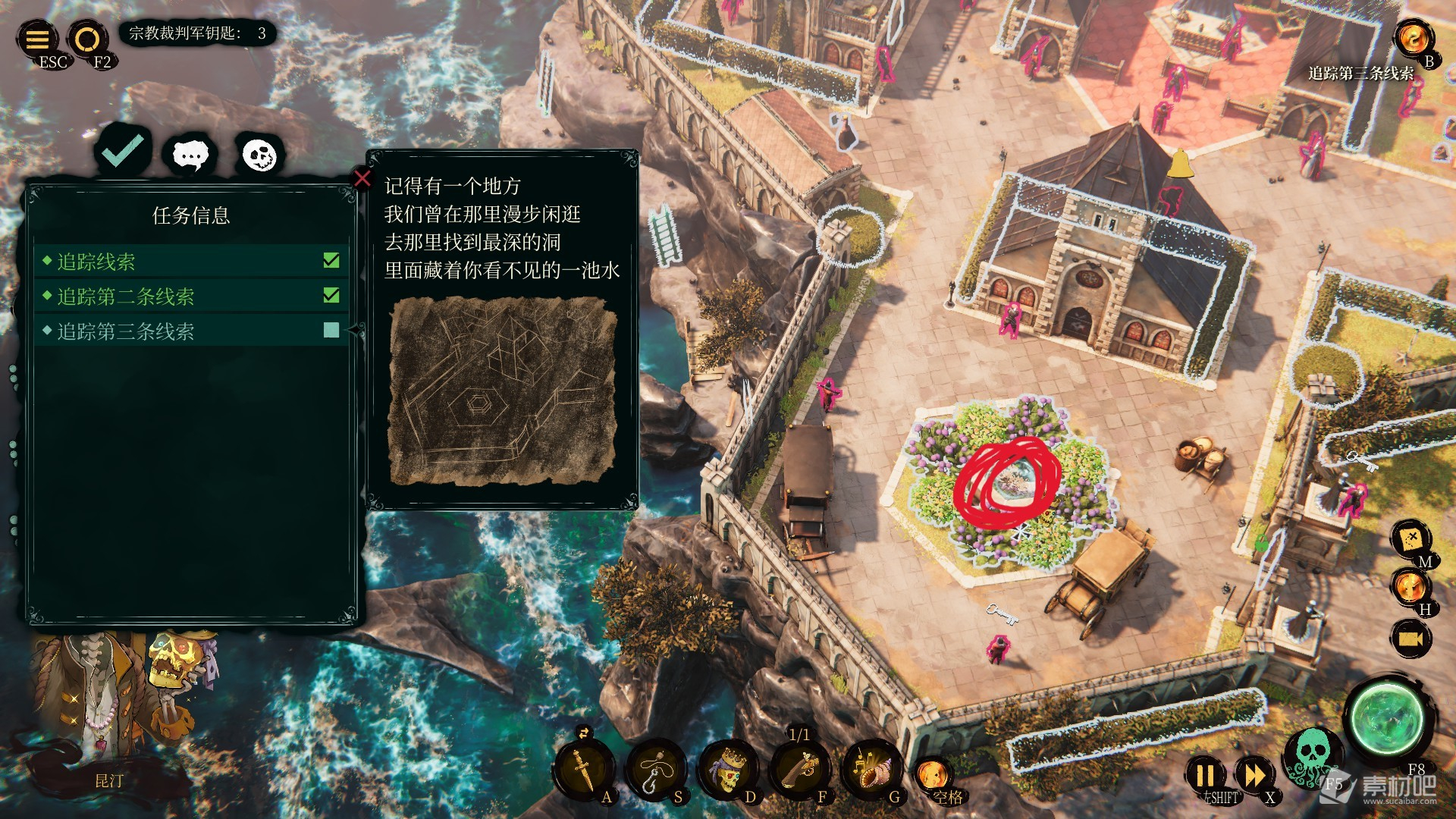Screen dimensions: 1456x819
Task: Open the main menu hamburger button
Action: pyautogui.click(x=38, y=39)
